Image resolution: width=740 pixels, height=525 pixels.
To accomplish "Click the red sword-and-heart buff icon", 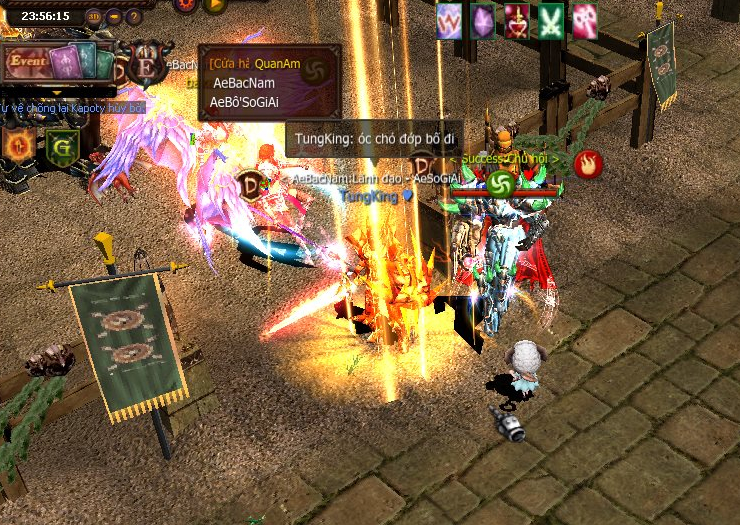I will [x=517, y=21].
